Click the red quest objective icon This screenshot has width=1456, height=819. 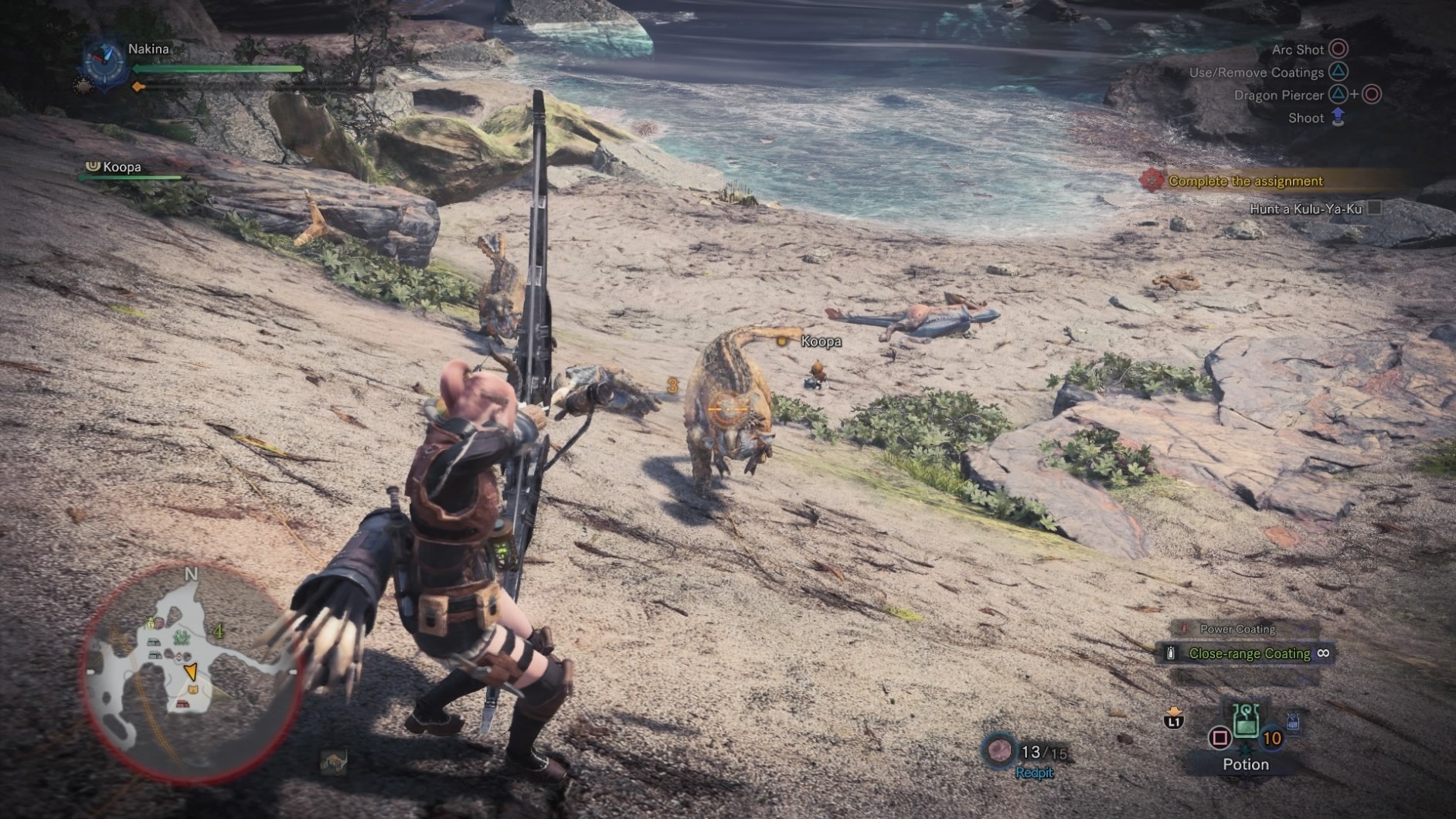(x=1154, y=180)
